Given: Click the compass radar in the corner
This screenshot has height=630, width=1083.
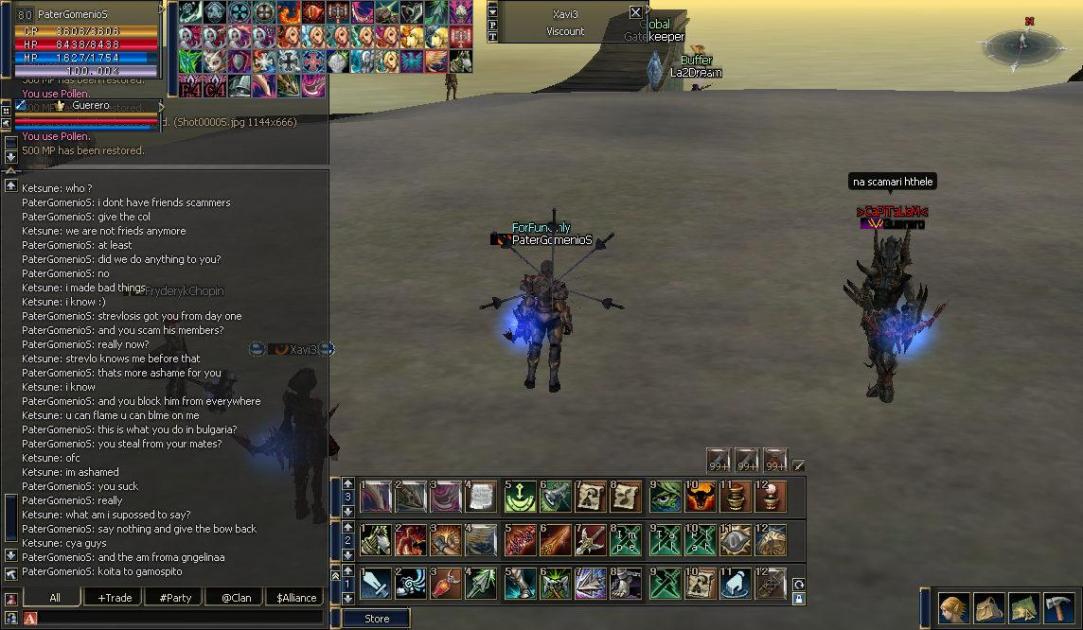Looking at the screenshot, I should [1023, 45].
